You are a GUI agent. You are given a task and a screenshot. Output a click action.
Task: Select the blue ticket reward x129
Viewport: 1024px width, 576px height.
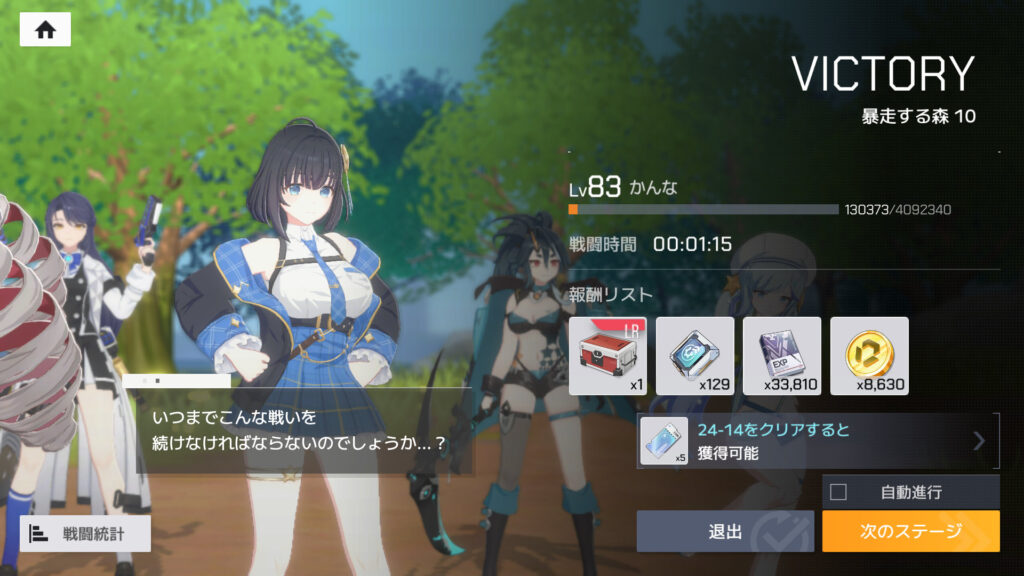click(x=695, y=355)
